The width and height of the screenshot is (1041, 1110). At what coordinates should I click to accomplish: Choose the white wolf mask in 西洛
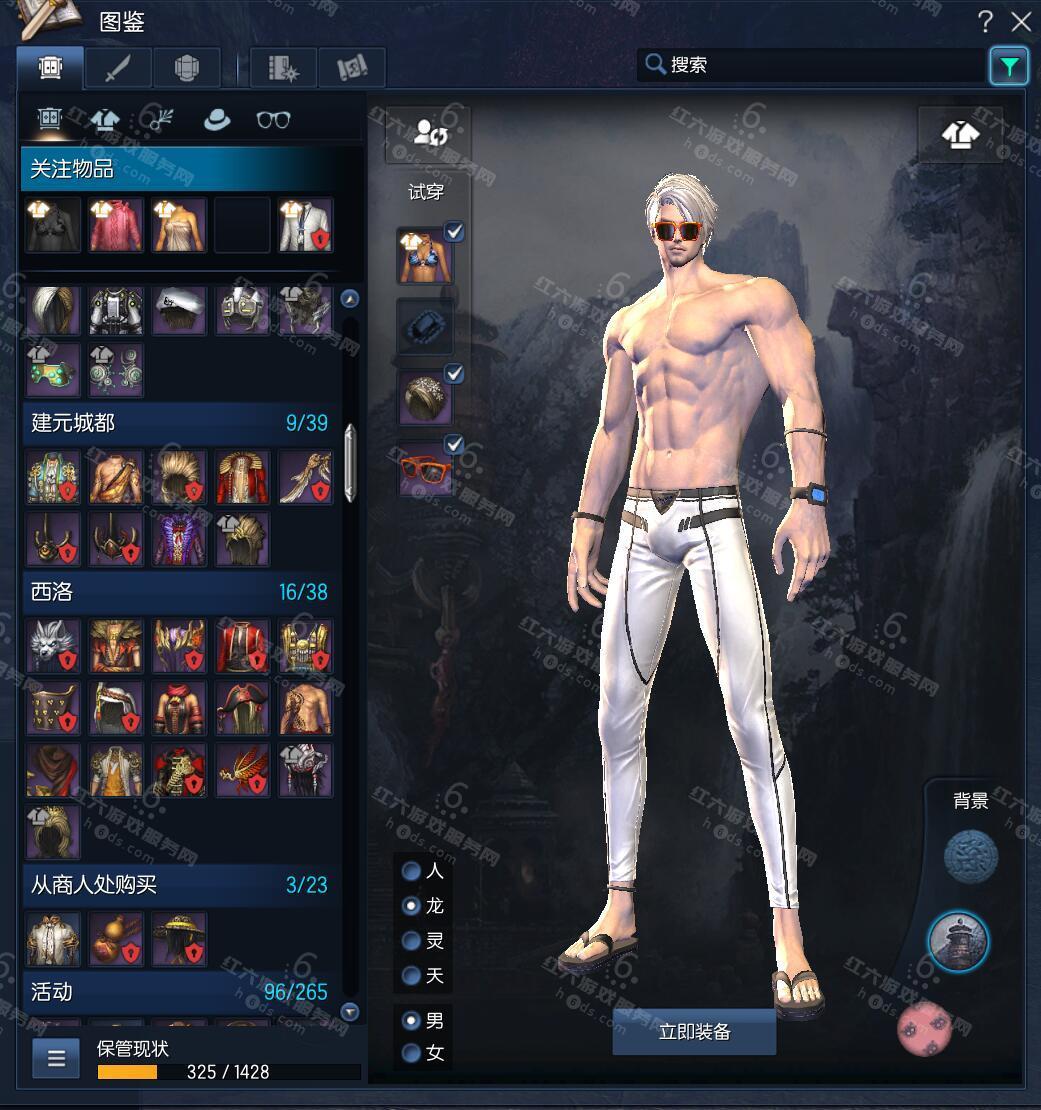point(53,645)
